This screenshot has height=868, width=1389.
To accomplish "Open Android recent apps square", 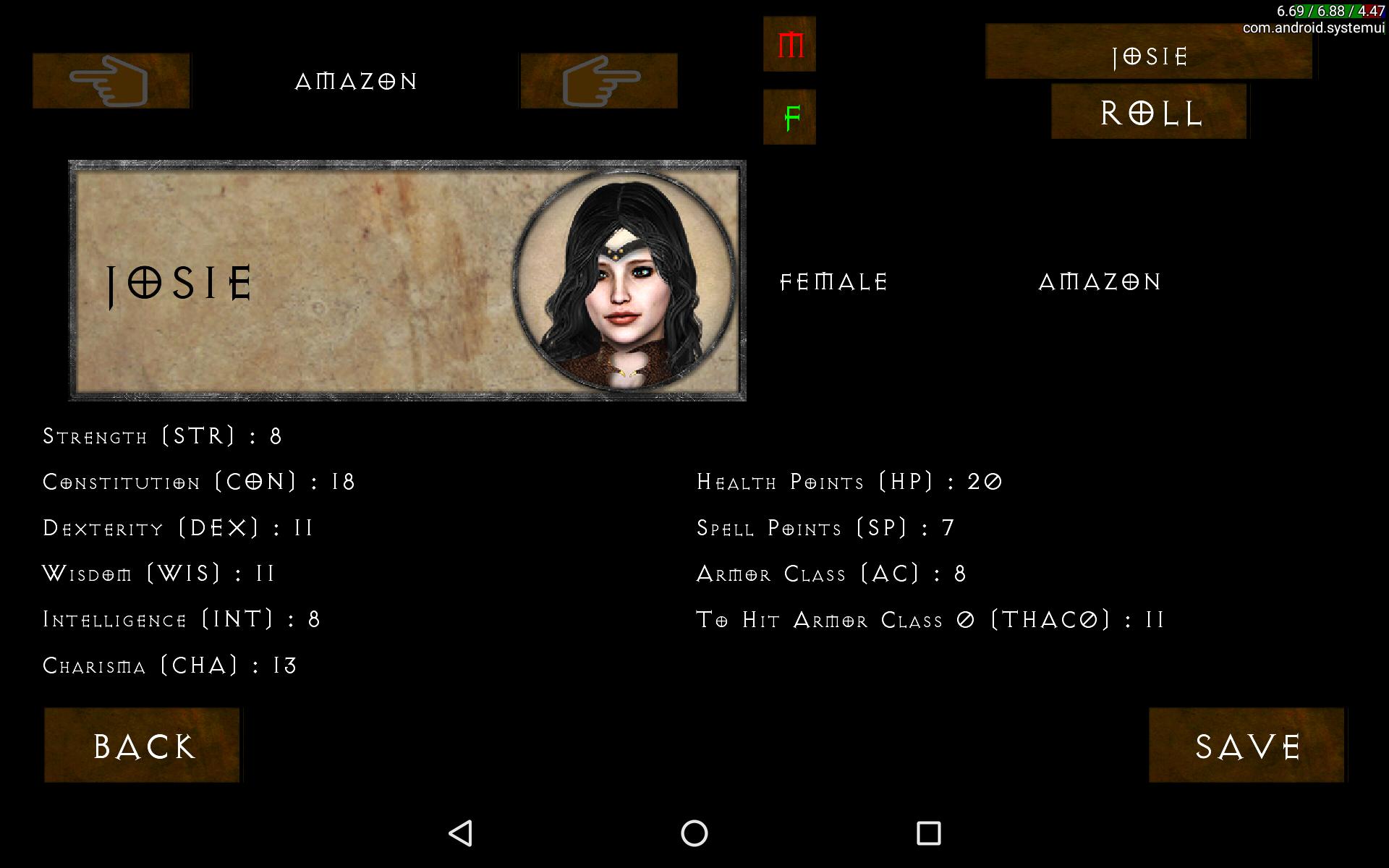I will coord(928,833).
